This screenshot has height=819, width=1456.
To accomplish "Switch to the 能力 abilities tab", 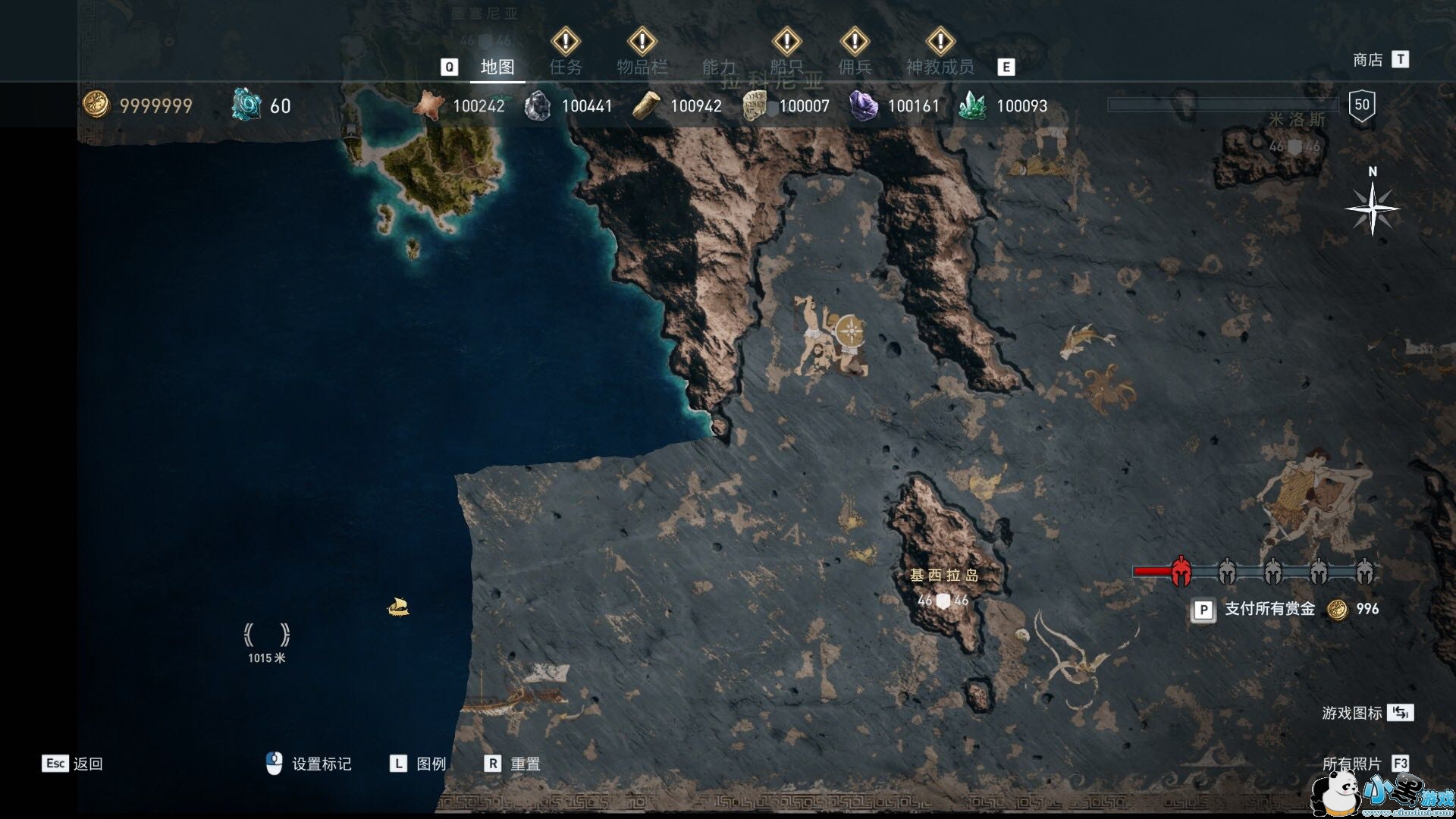I will (719, 67).
